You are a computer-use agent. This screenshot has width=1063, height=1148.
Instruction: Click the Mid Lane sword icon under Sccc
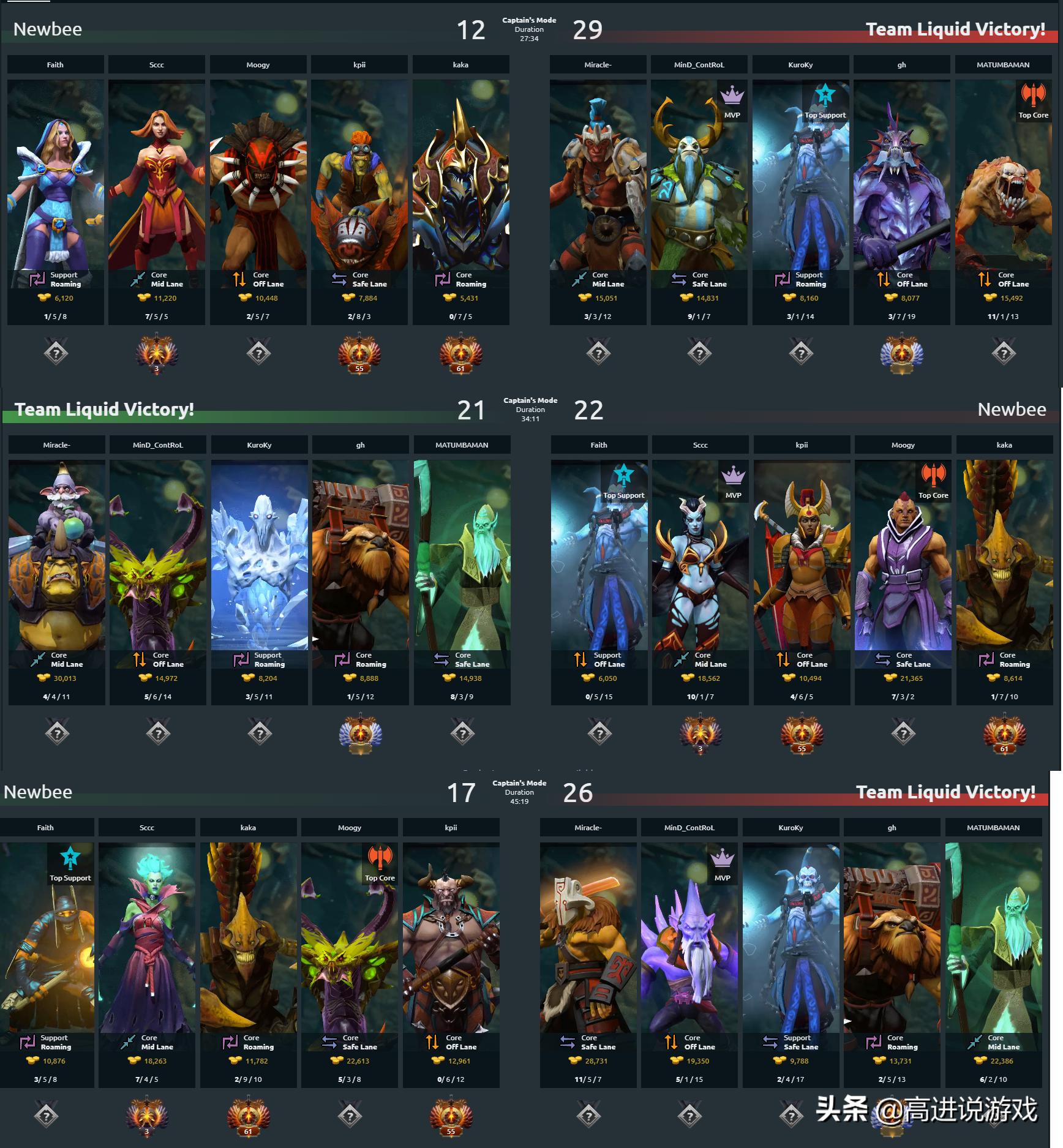pos(138,279)
